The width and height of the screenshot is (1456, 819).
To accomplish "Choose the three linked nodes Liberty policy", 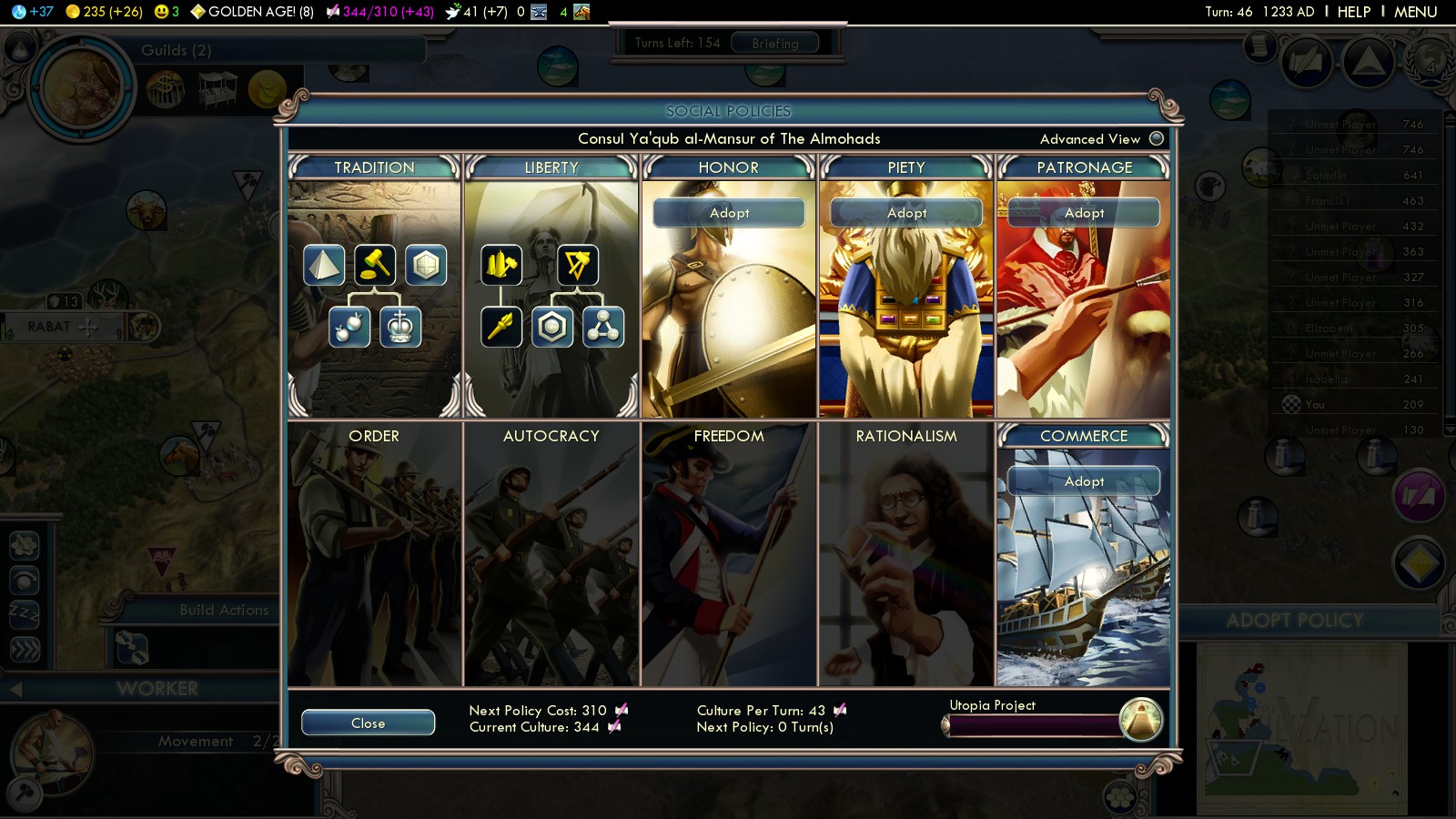I will [x=603, y=328].
